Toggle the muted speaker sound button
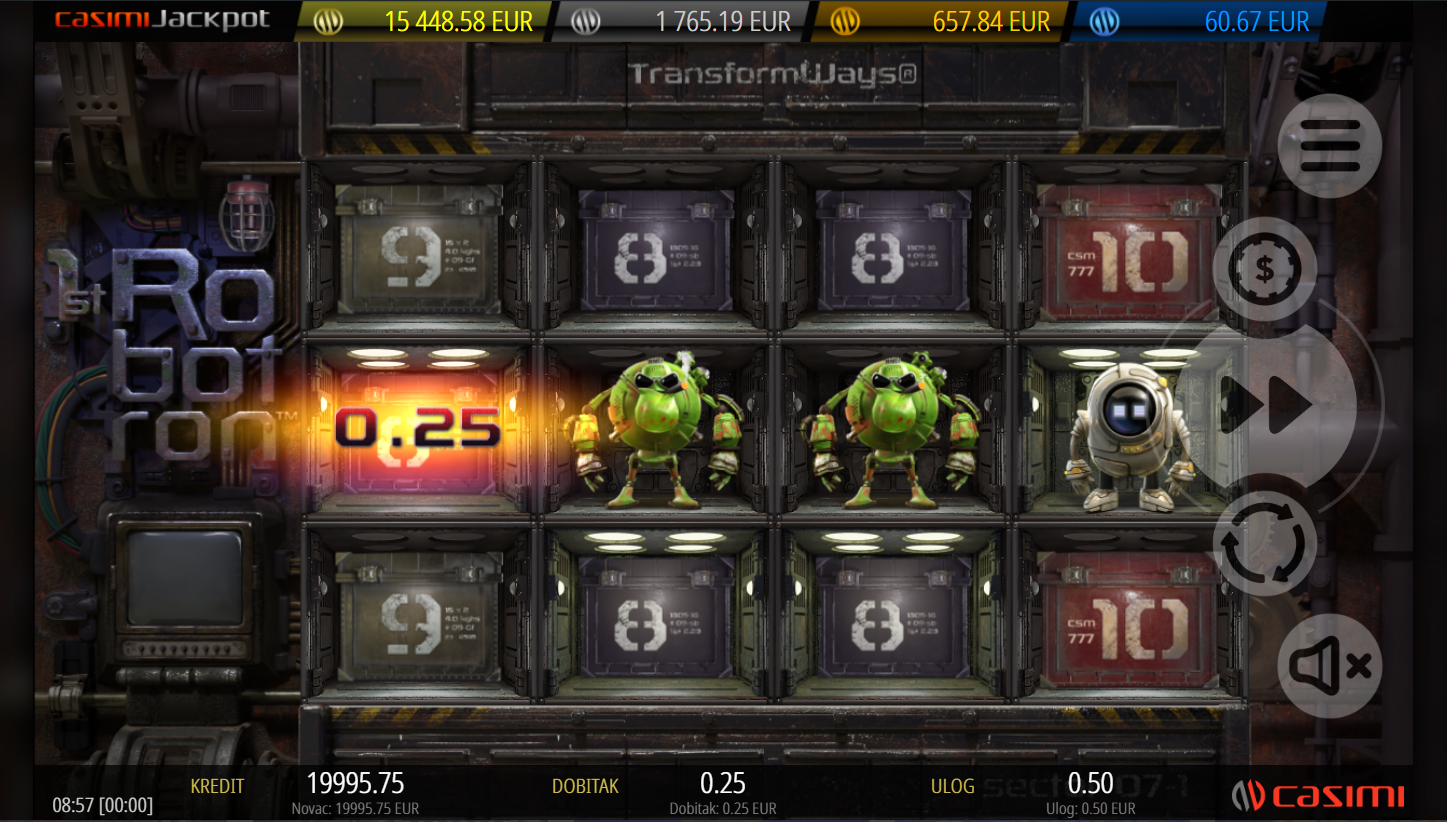 (1329, 666)
